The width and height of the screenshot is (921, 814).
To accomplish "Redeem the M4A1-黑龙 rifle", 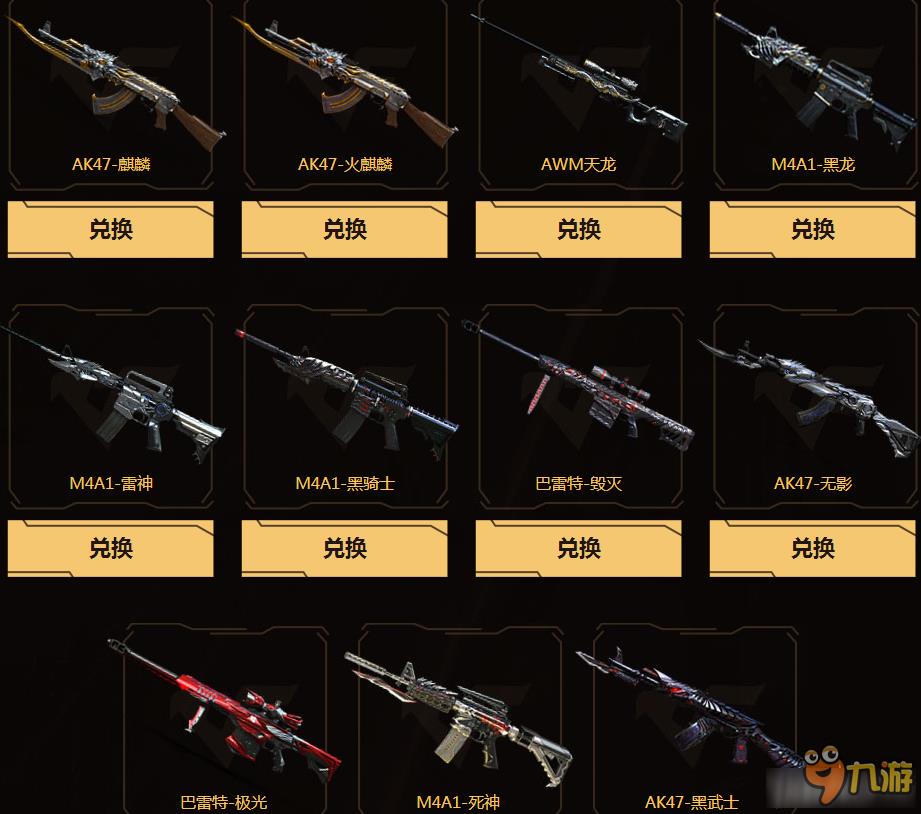I will [813, 229].
